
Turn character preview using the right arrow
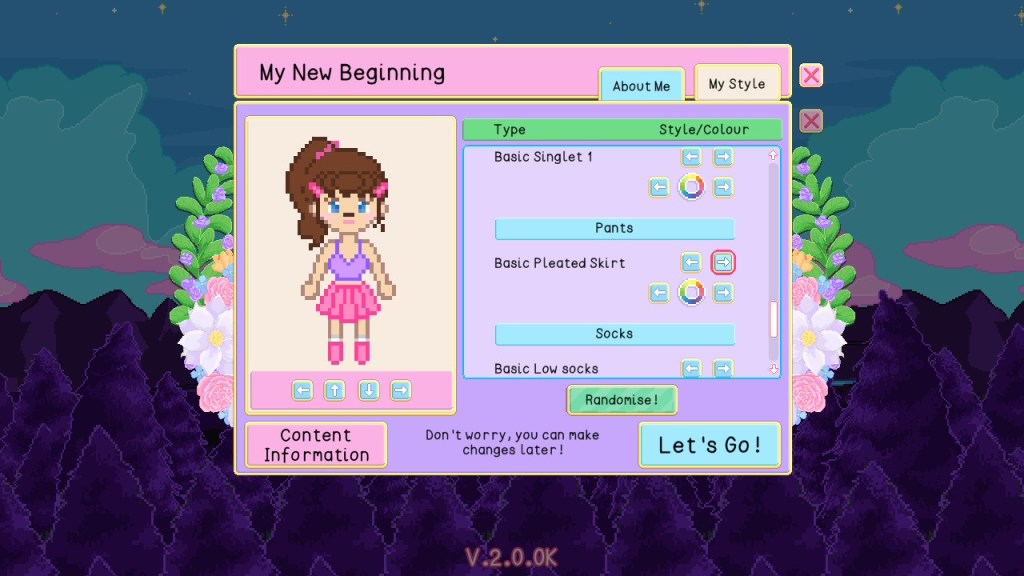point(400,390)
